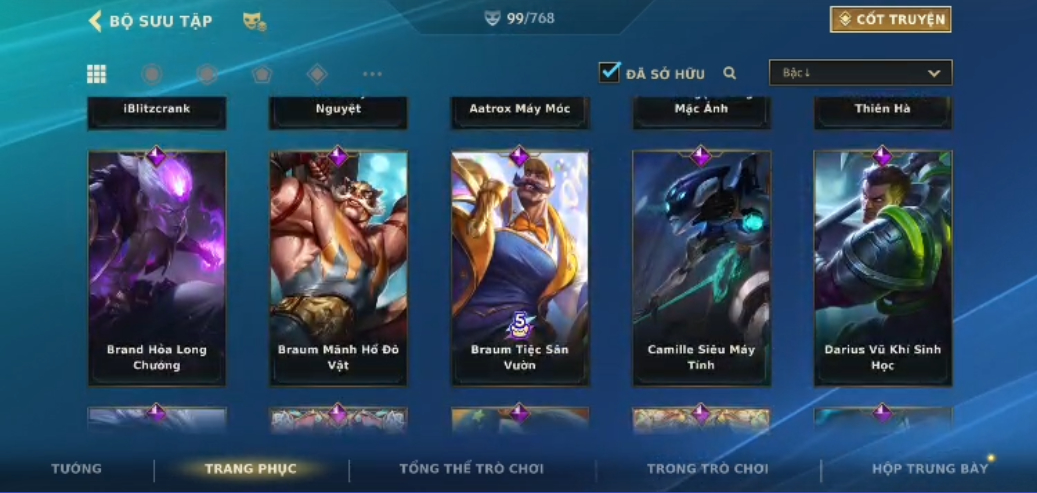
Task: Open the Cốt Truyện story button
Action: click(890, 20)
